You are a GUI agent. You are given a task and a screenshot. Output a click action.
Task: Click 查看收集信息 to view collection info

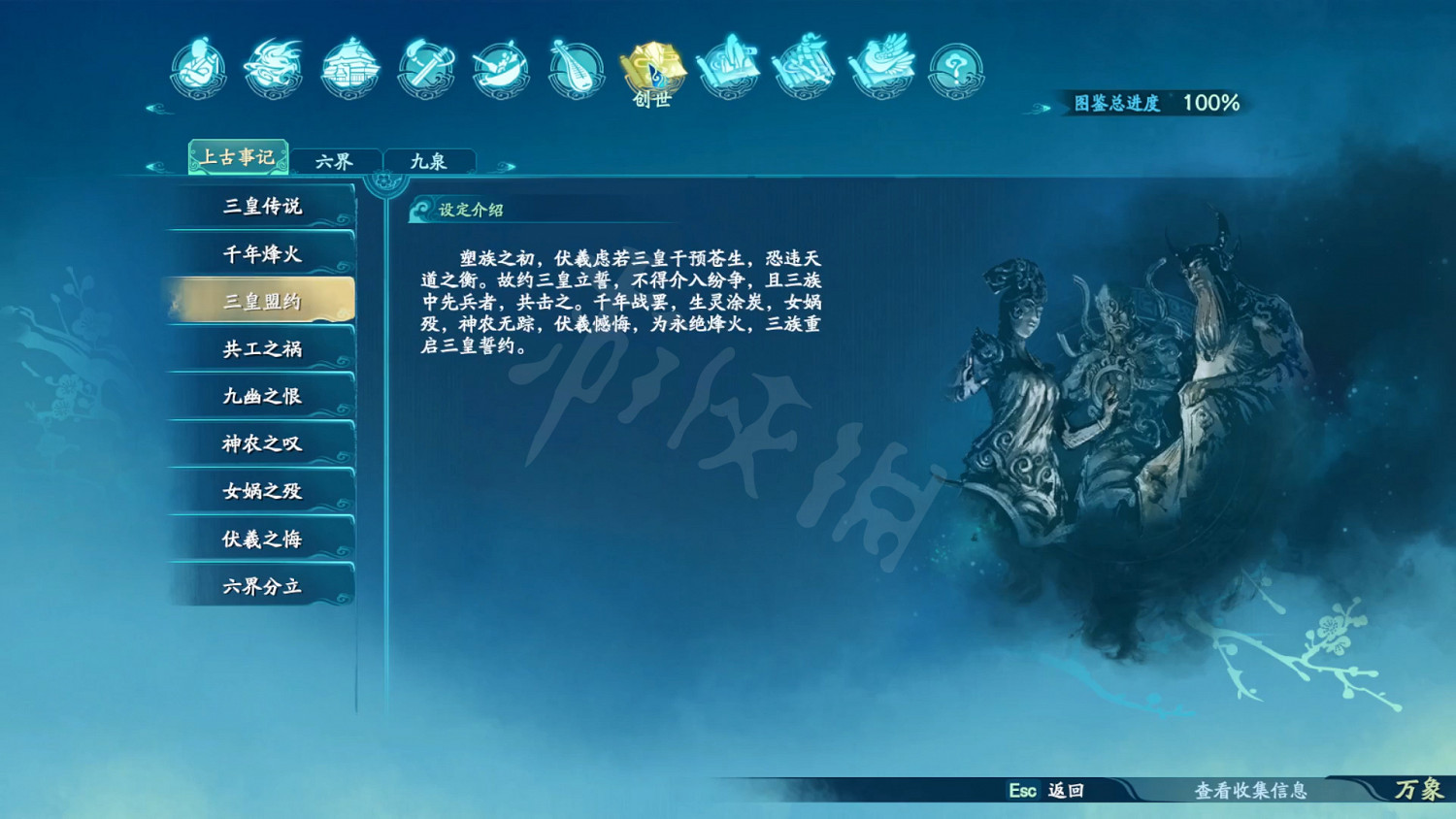point(1253,793)
